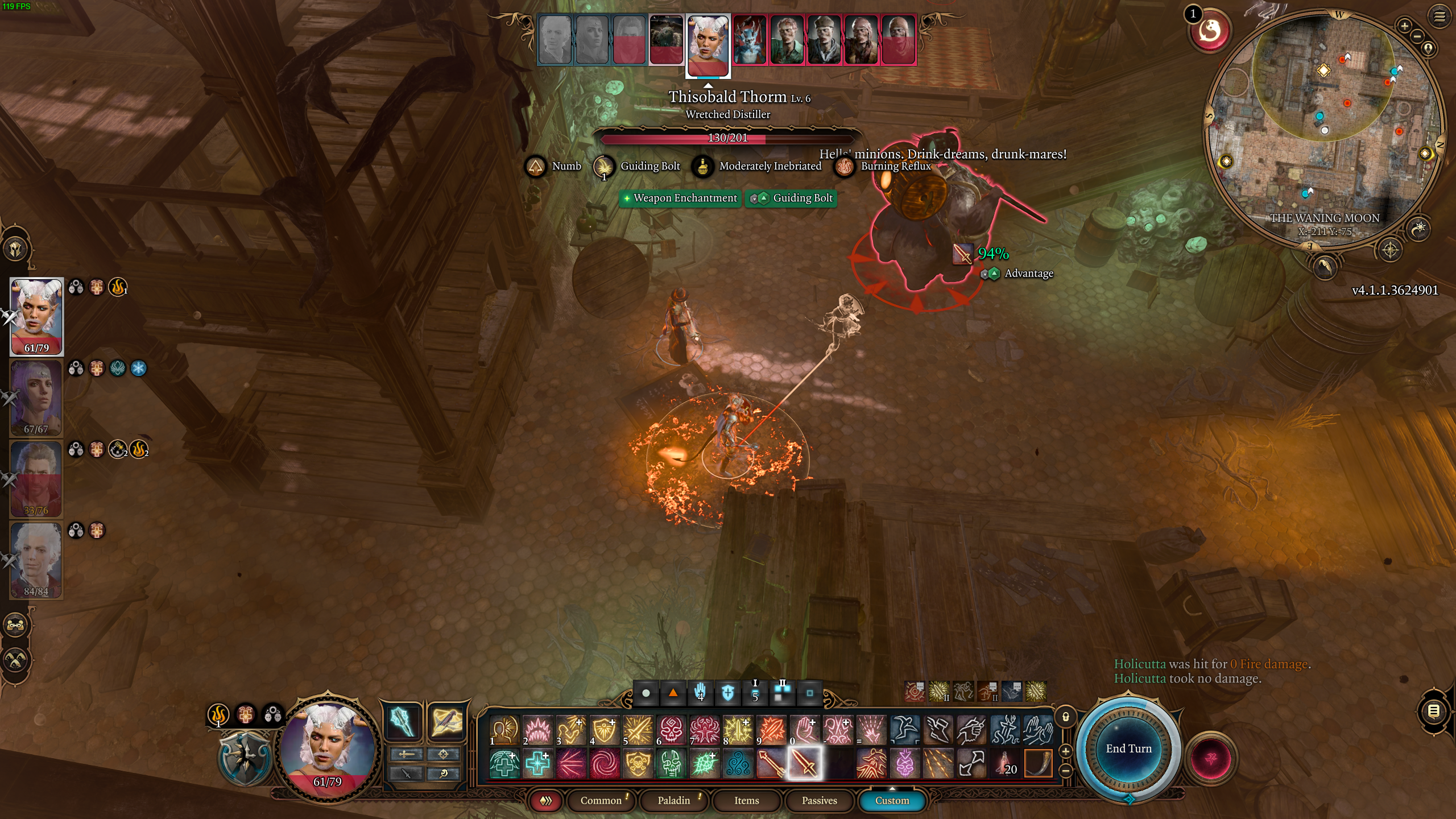Switch to the Items tab
This screenshot has width=1456, height=819.
coord(746,800)
